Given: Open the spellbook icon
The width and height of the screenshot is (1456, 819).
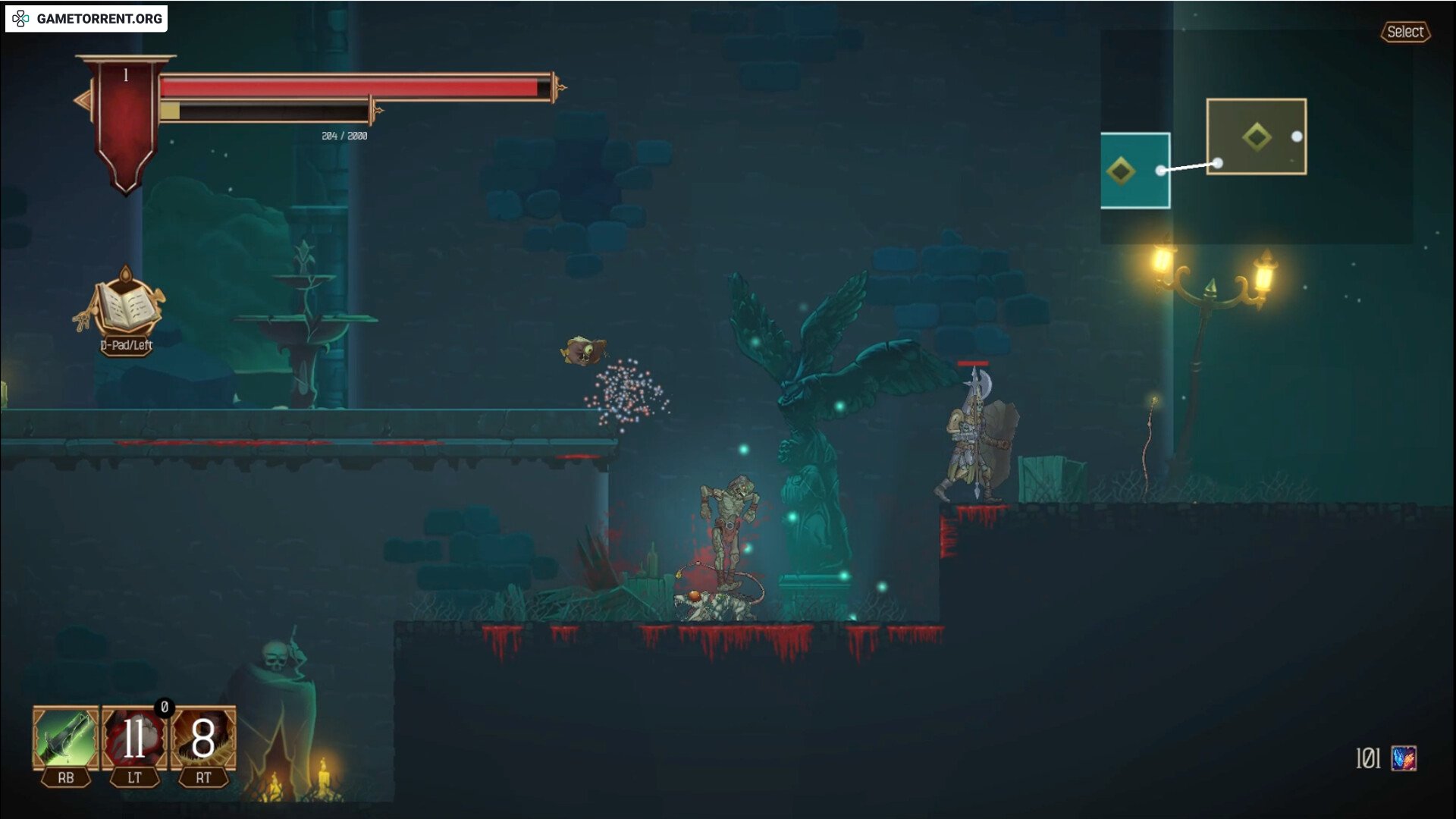Looking at the screenshot, I should (126, 305).
